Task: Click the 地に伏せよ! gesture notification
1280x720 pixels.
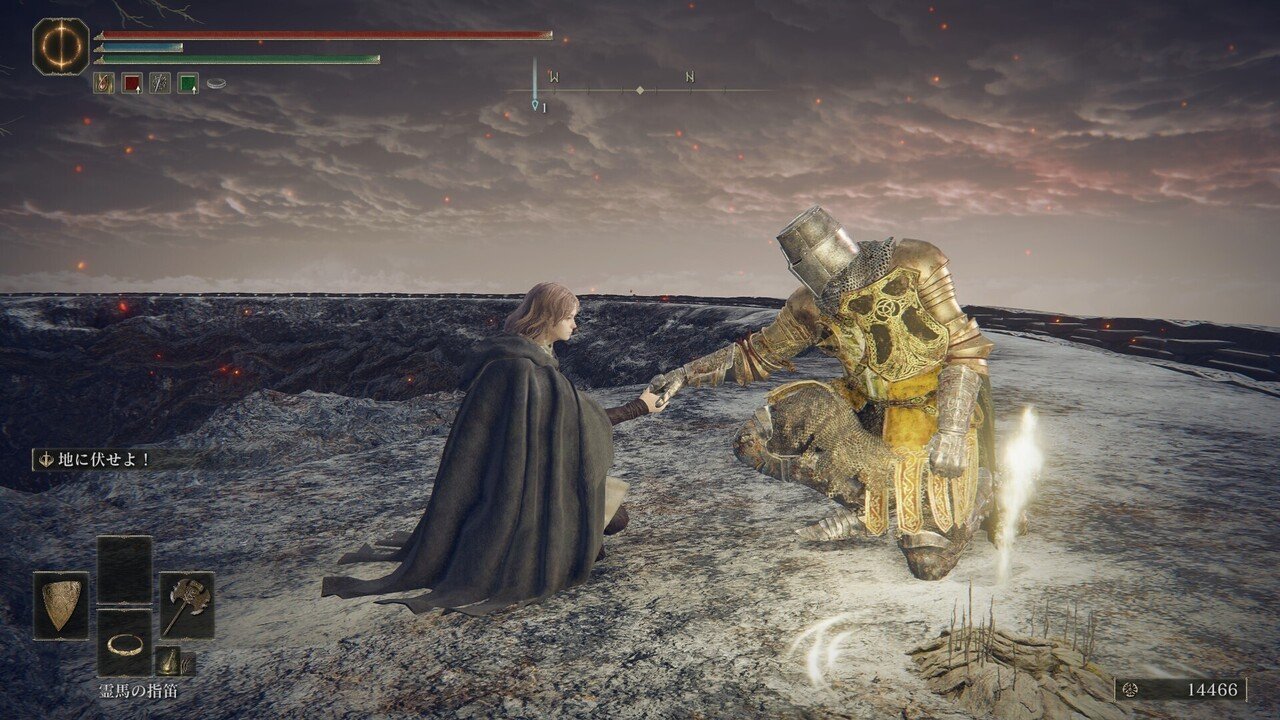Action: tap(95, 460)
